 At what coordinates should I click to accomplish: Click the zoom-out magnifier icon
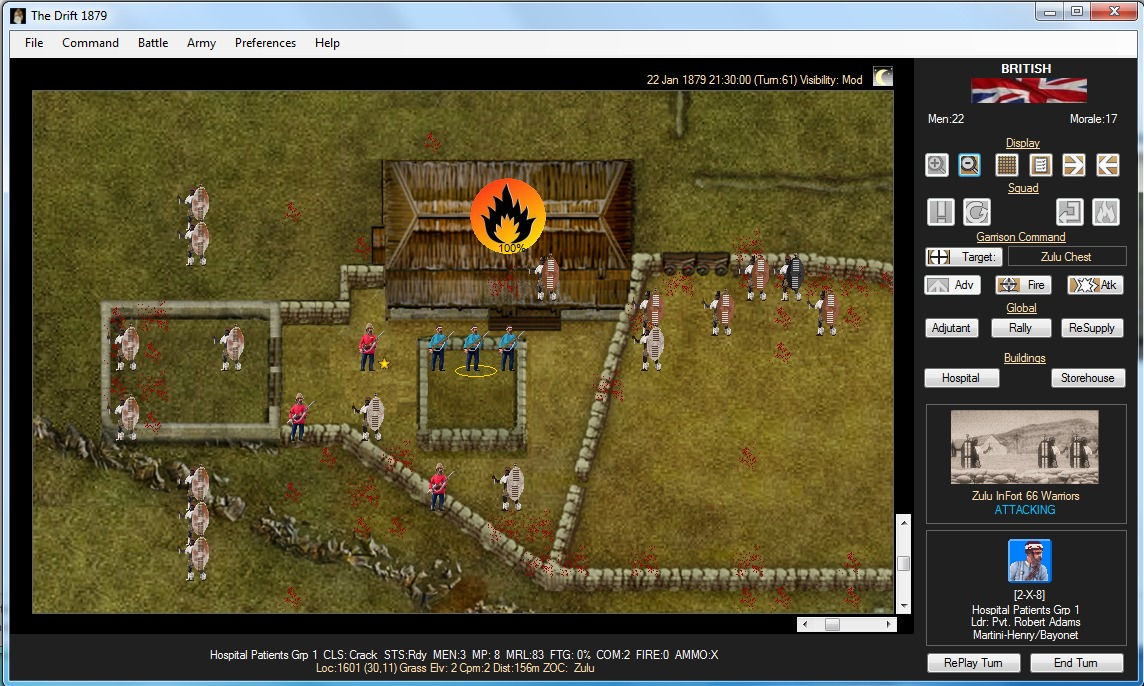coord(969,165)
